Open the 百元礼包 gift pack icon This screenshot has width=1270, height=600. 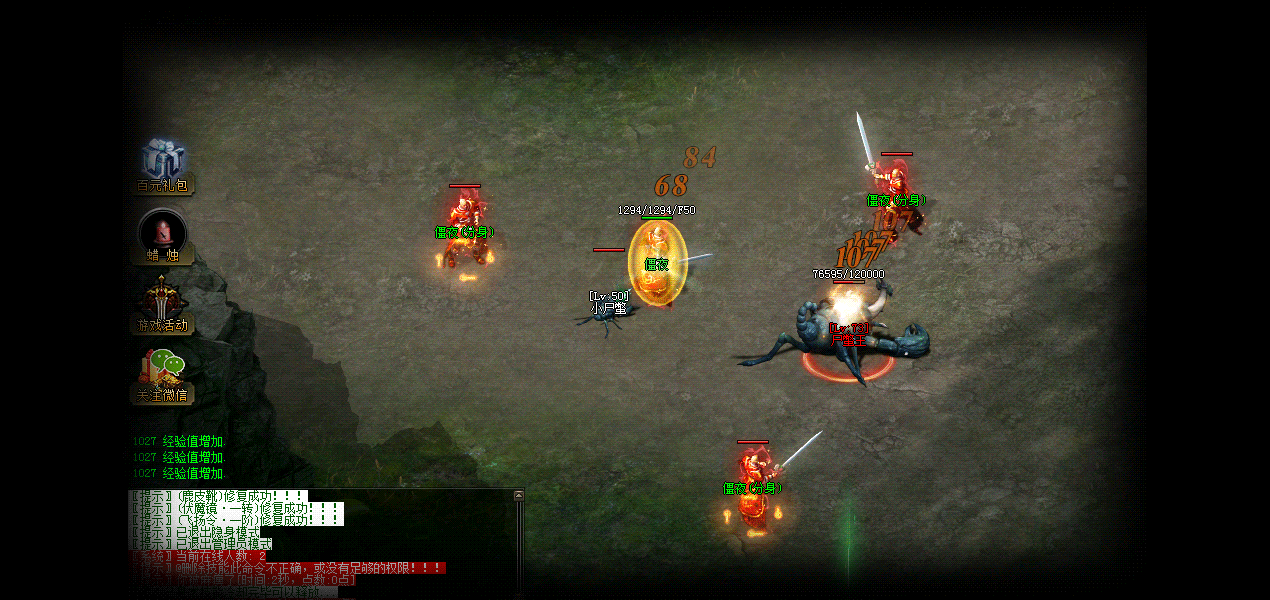[163, 163]
